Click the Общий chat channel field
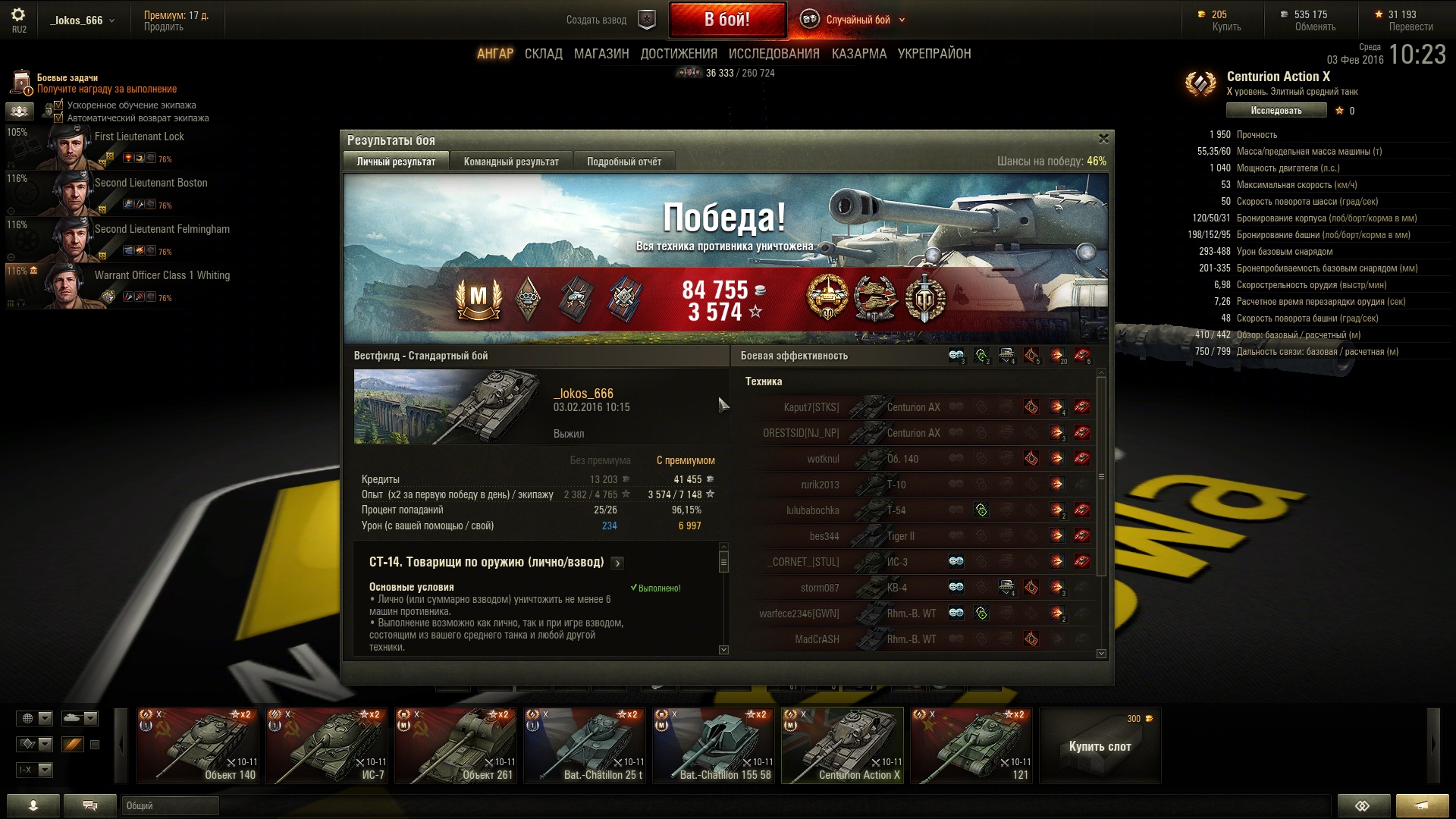Viewport: 1456px width, 819px height. [x=170, y=805]
